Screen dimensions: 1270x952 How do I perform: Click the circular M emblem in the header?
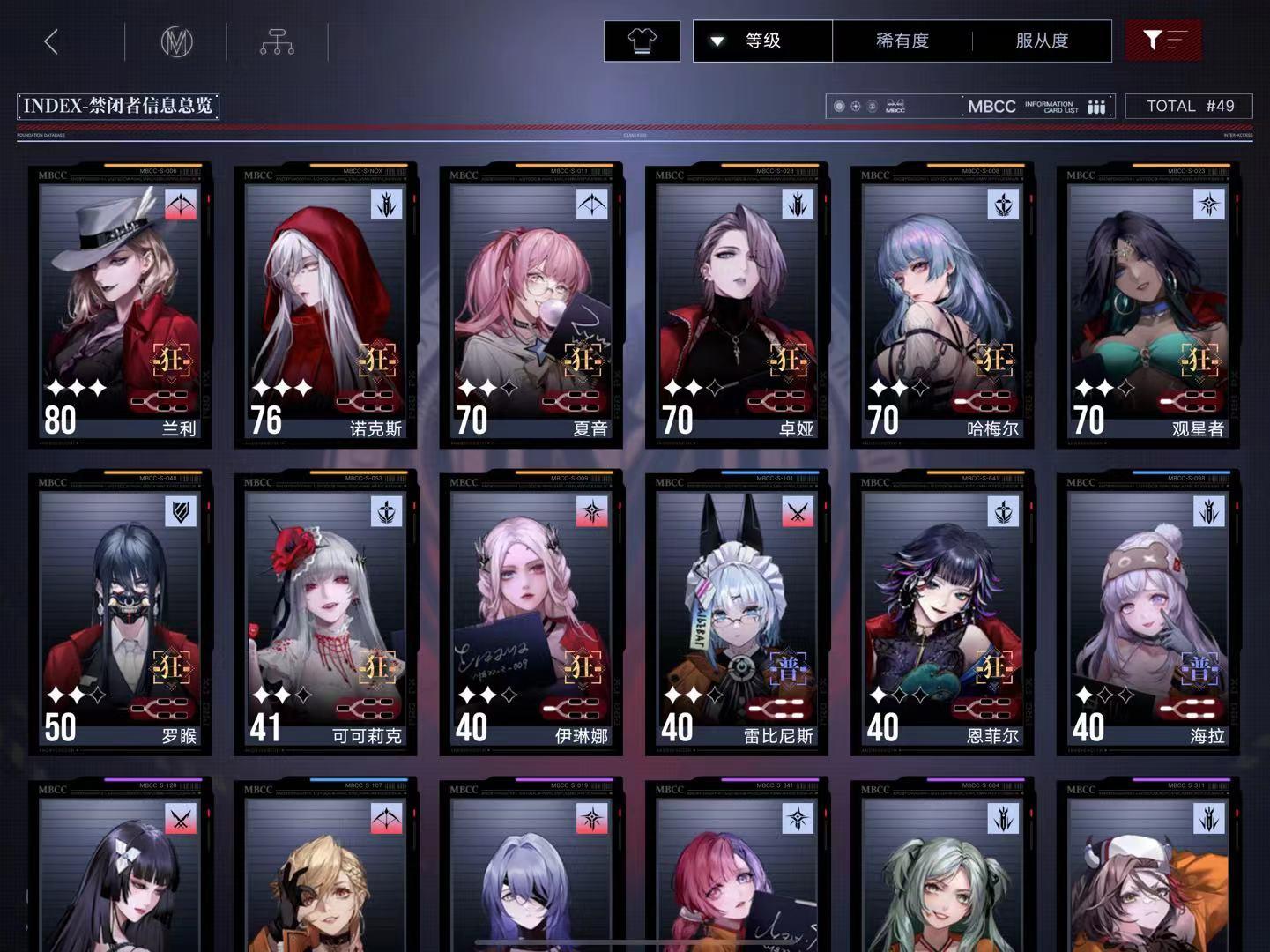175,41
